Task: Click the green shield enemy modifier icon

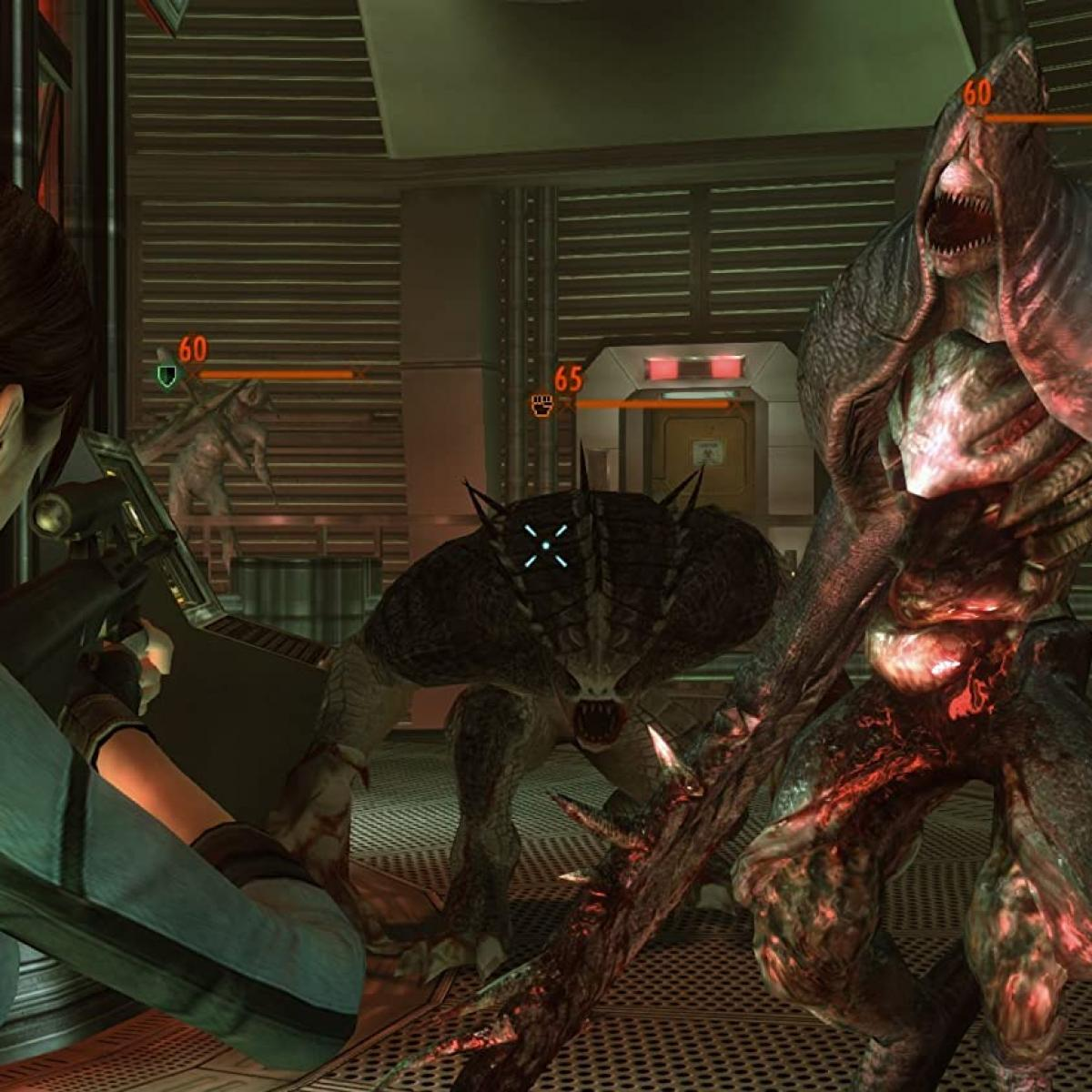Action: click(x=167, y=375)
